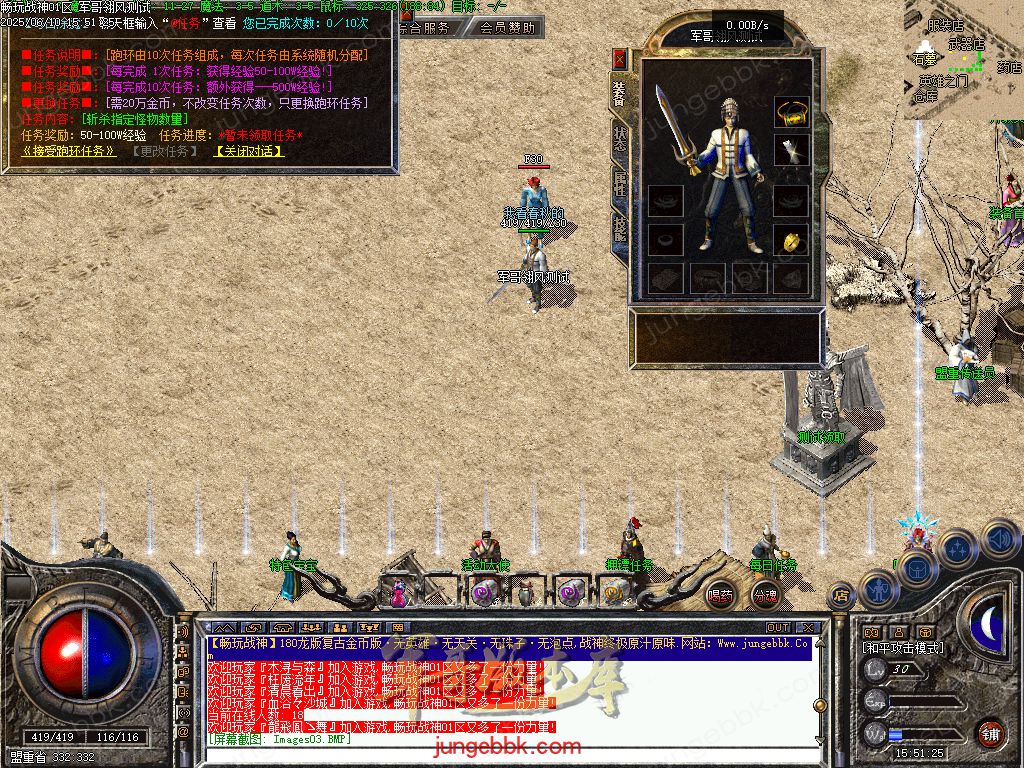The image size is (1024, 768).
Task: Open the 会员赞助 member sponsor menu
Action: [506, 28]
